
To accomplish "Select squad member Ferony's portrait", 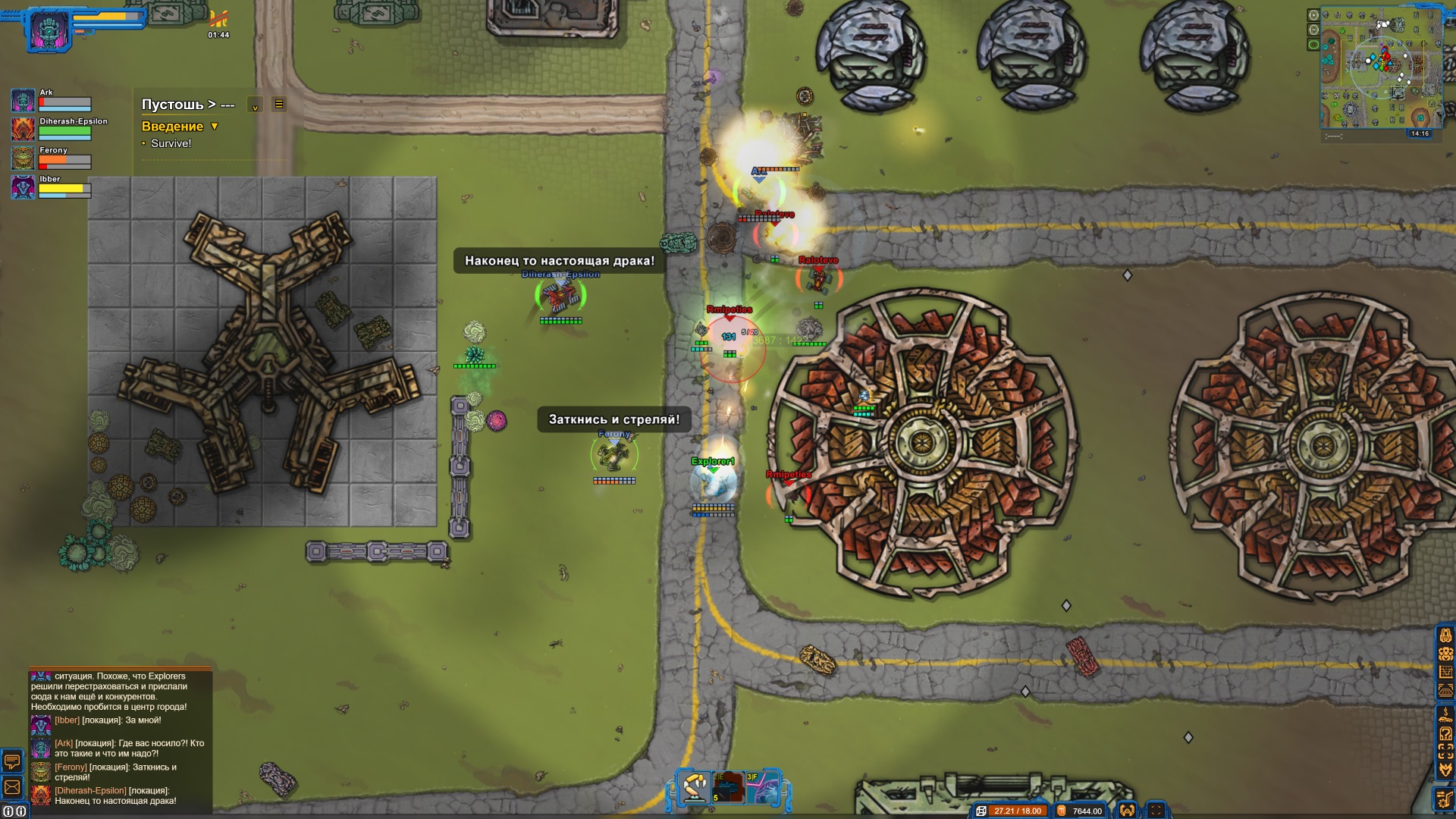I will point(23,158).
